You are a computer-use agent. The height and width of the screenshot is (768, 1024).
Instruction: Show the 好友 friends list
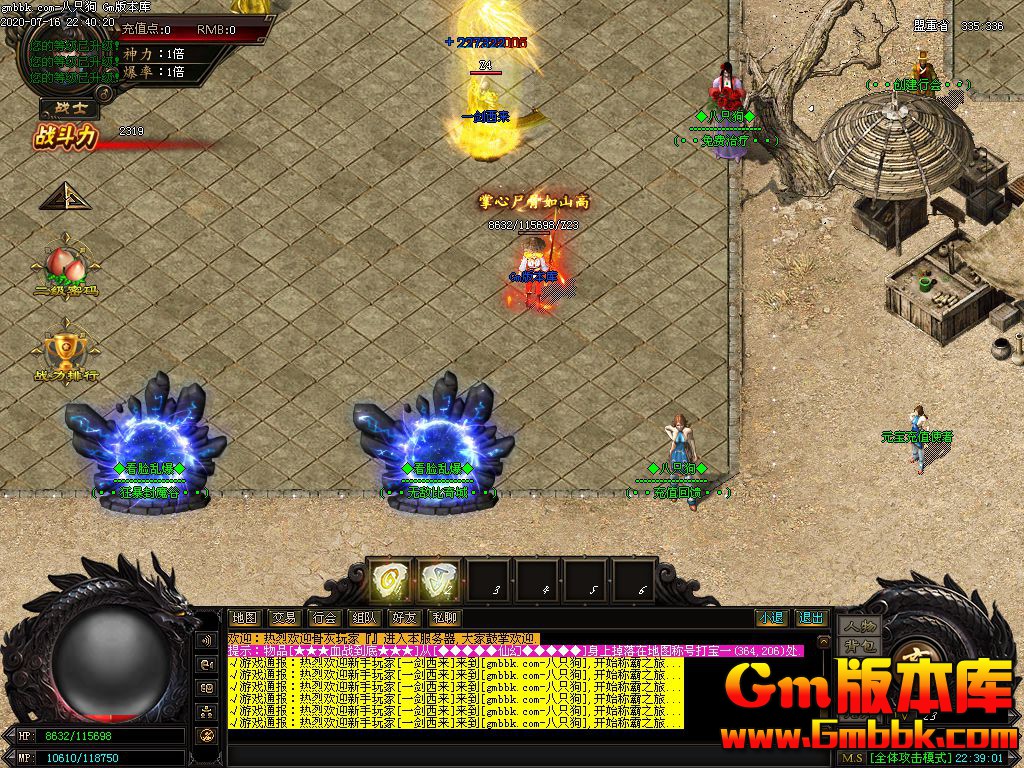tap(404, 618)
